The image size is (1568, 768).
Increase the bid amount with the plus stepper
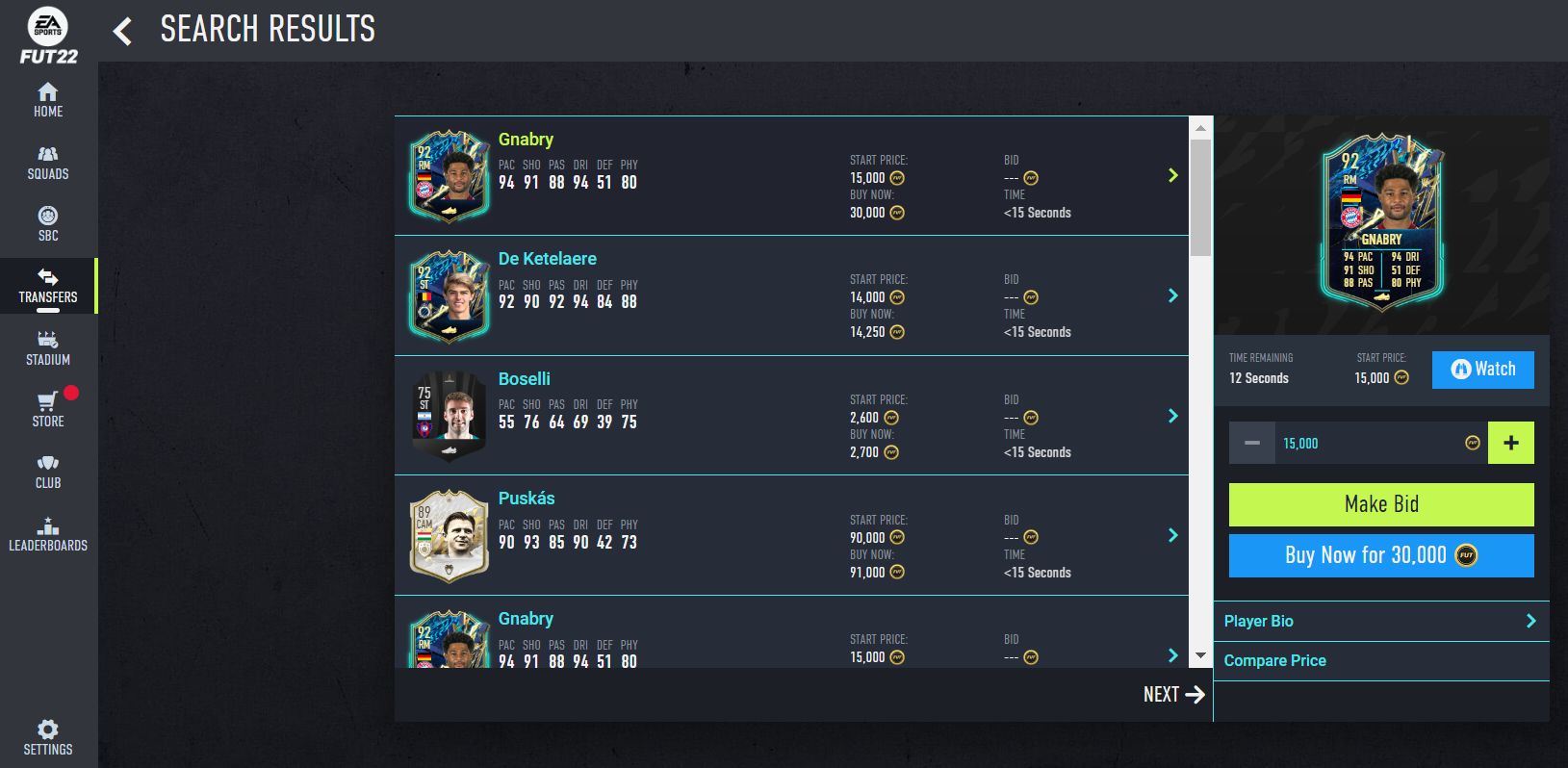click(x=1510, y=442)
